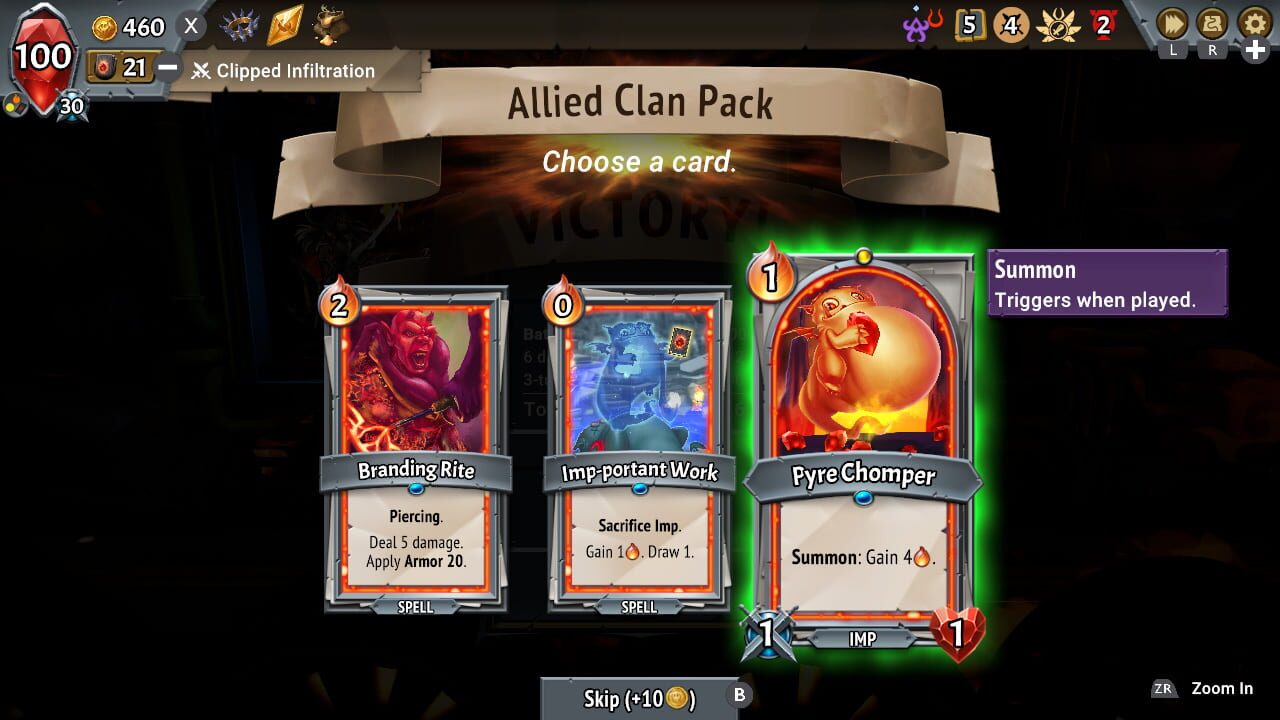The width and height of the screenshot is (1280, 720).
Task: Click the crossed swords beside Clipped Infiltration
Action: [204, 70]
